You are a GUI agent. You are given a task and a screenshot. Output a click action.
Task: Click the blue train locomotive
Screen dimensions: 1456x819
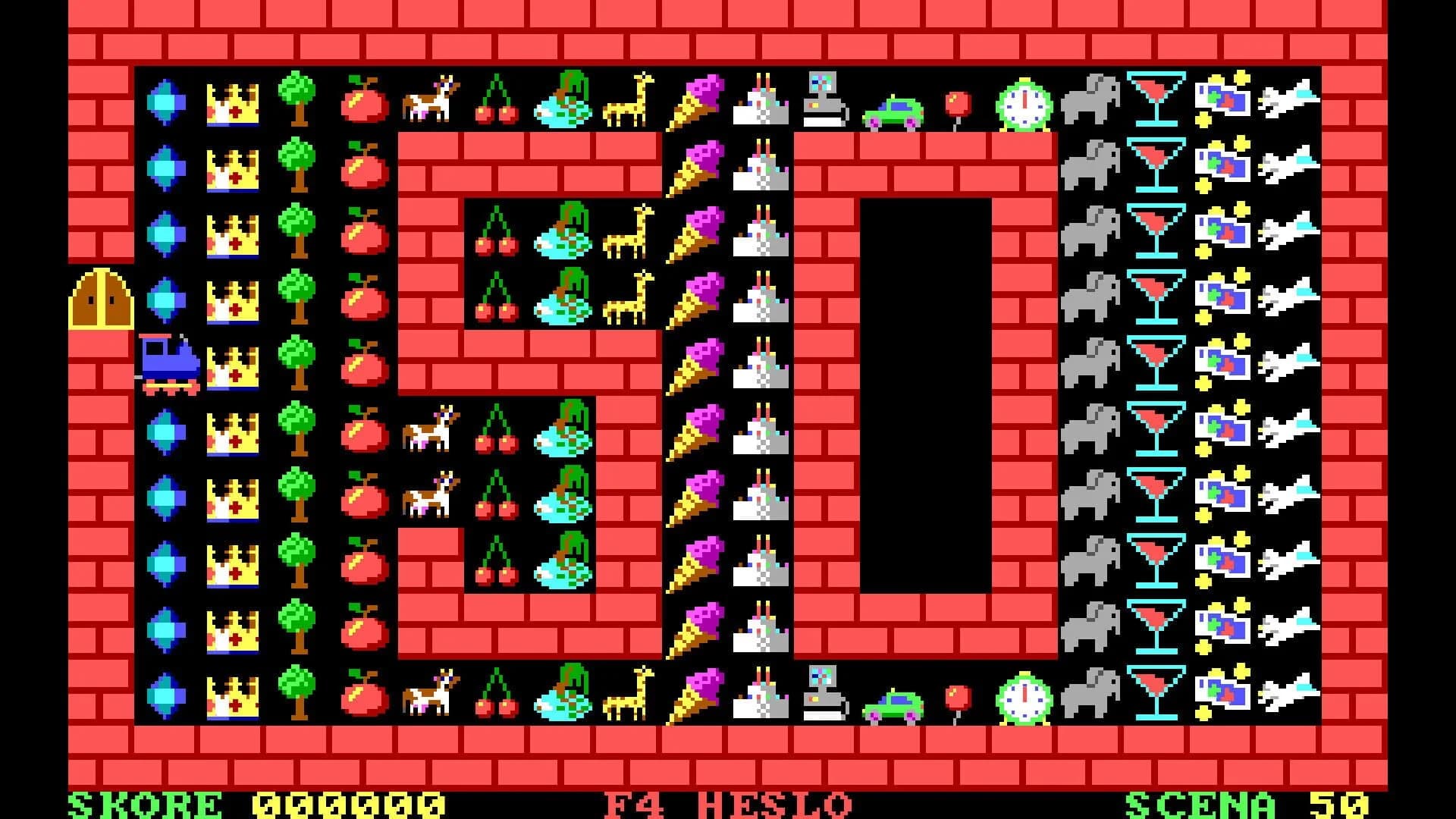point(167,364)
